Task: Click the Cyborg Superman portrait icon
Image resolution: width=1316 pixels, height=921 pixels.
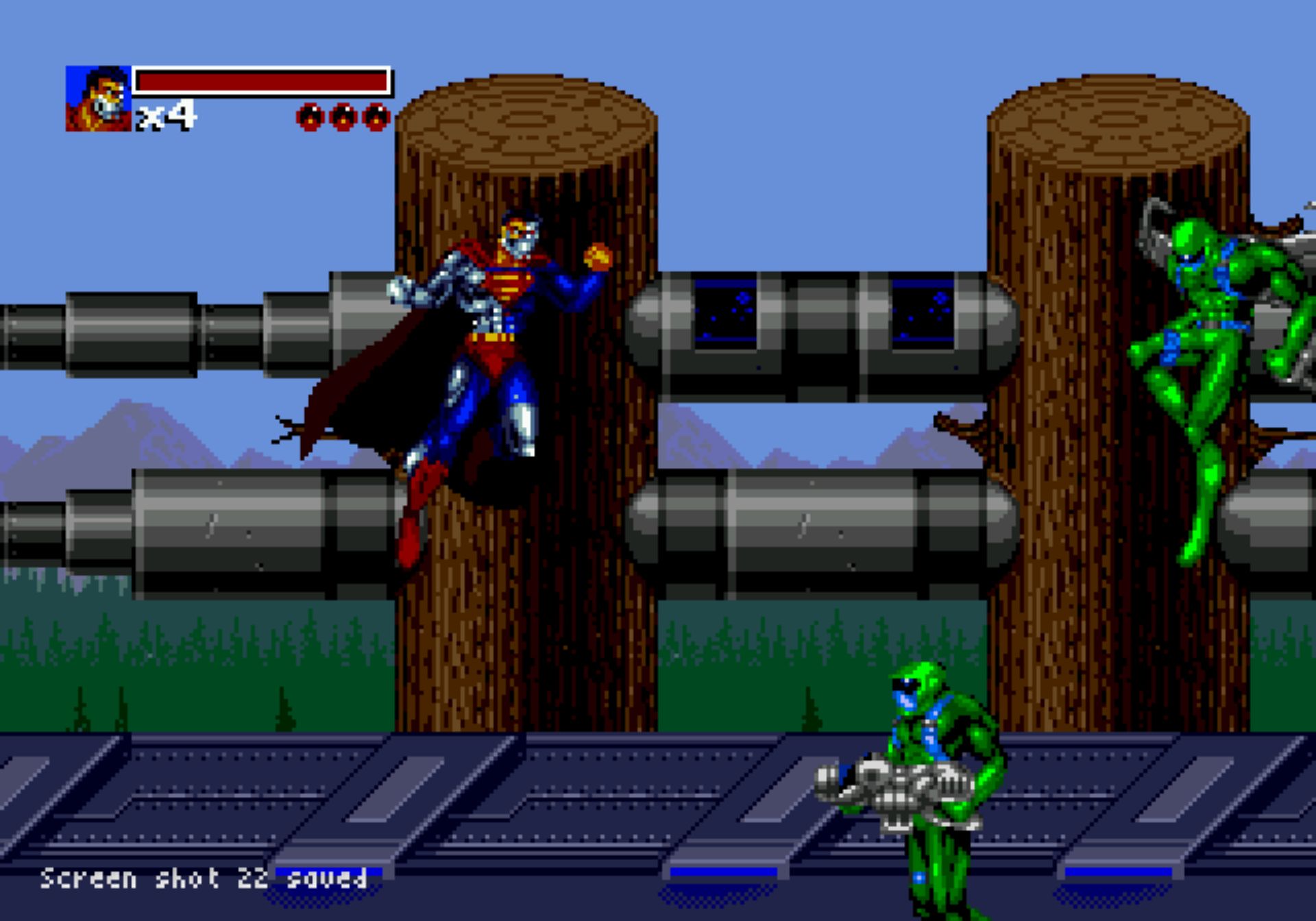Action: (98, 99)
